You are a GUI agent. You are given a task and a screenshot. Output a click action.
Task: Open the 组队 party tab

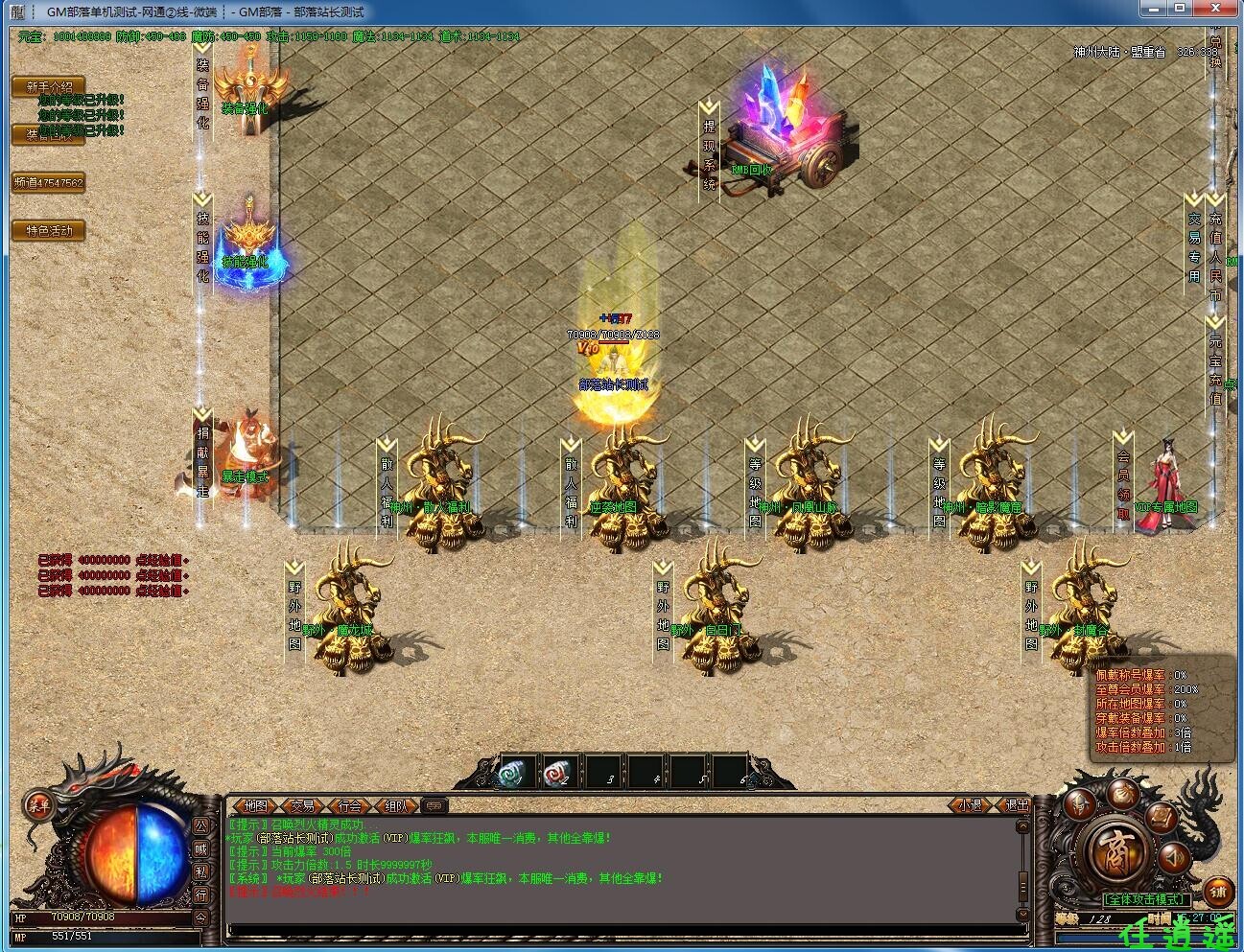coord(397,806)
